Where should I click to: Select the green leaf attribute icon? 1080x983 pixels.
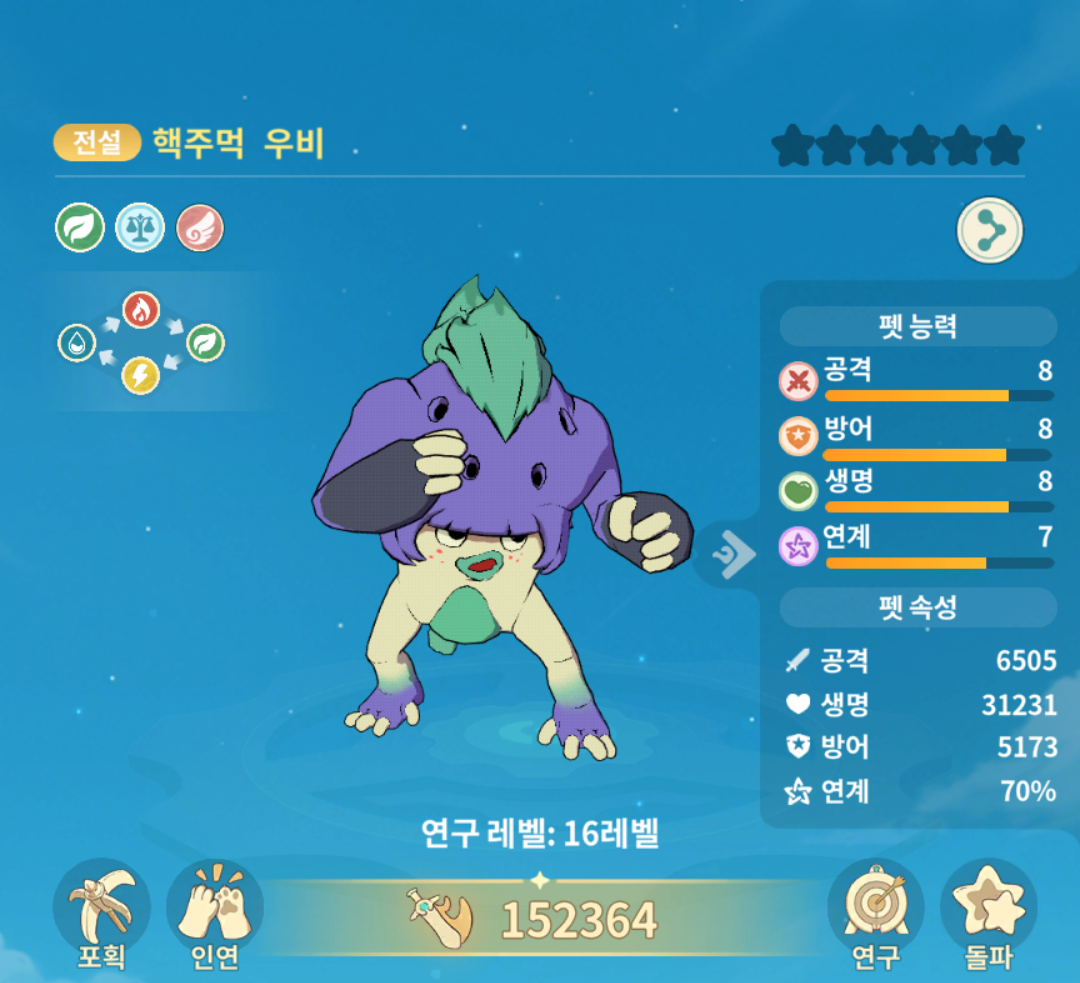pos(80,228)
